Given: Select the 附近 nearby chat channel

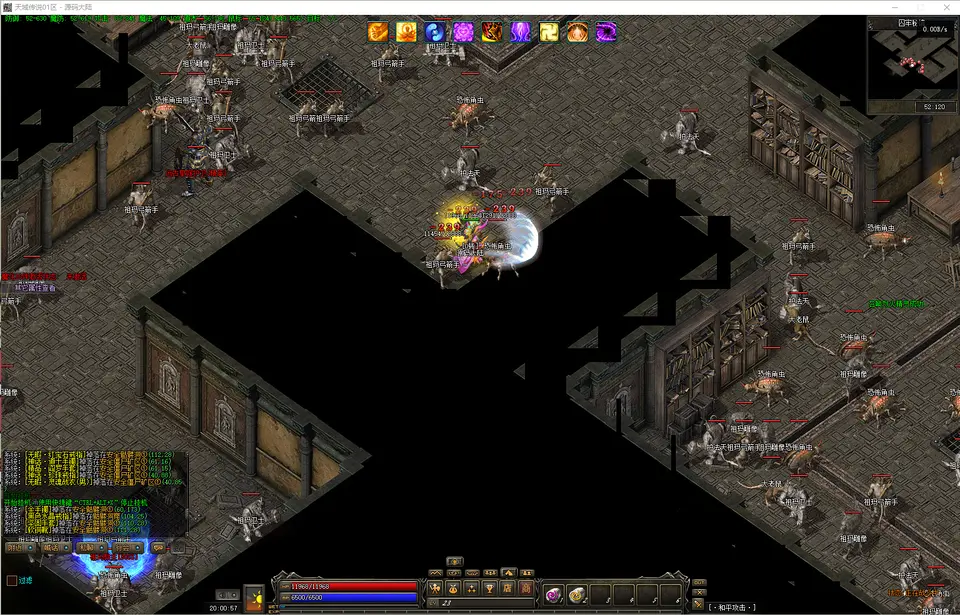Looking at the screenshot, I should pyautogui.click(x=19, y=547).
